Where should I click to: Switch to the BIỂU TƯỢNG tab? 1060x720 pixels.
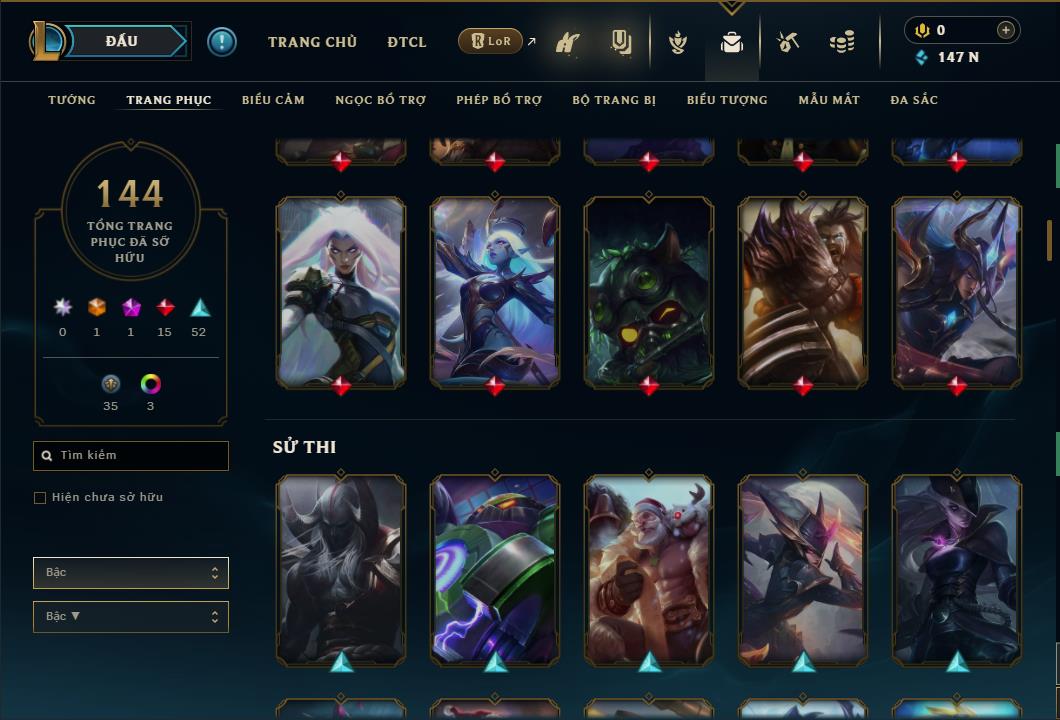(x=727, y=100)
